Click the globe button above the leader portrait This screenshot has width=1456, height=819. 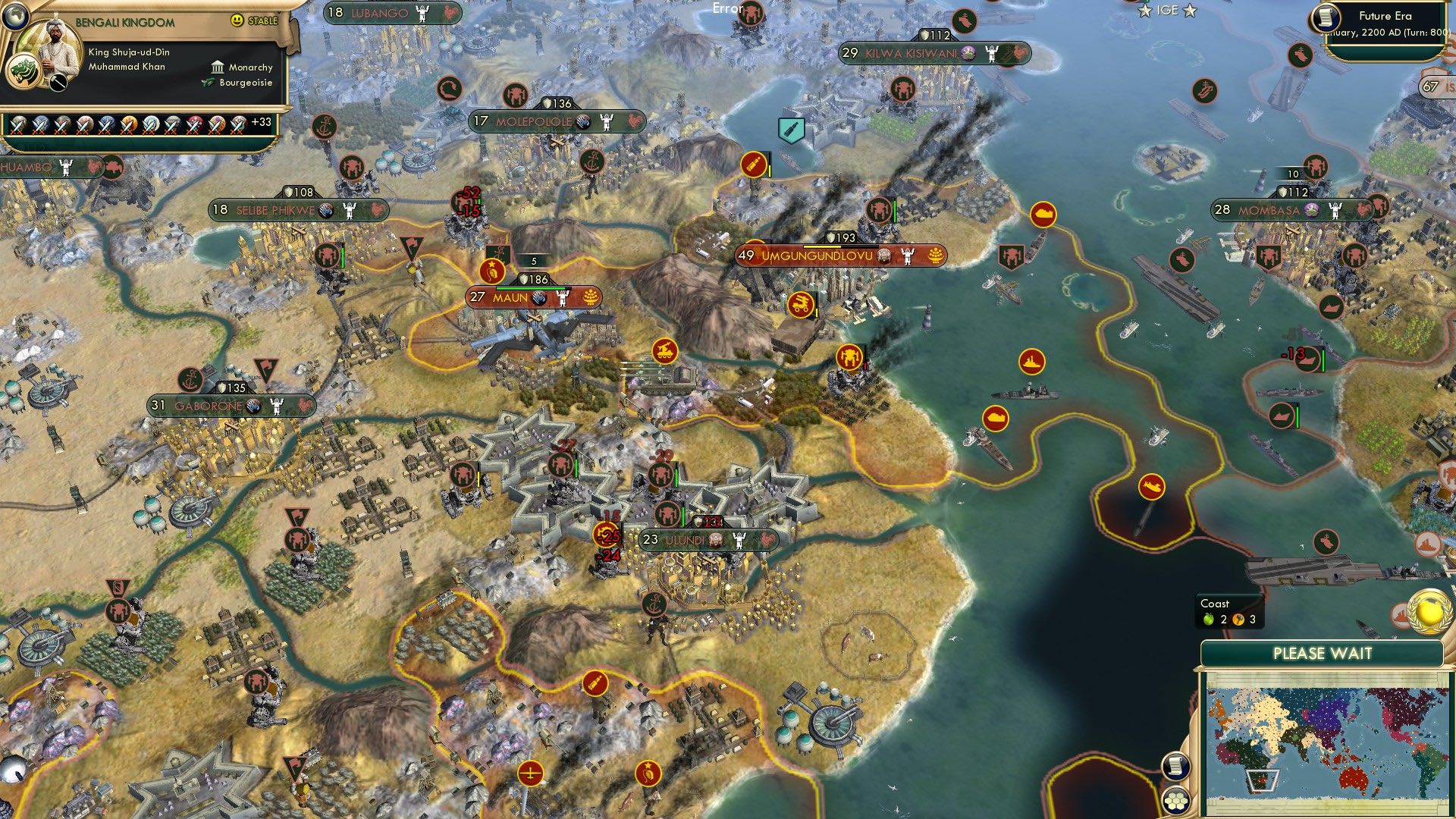coord(15,14)
